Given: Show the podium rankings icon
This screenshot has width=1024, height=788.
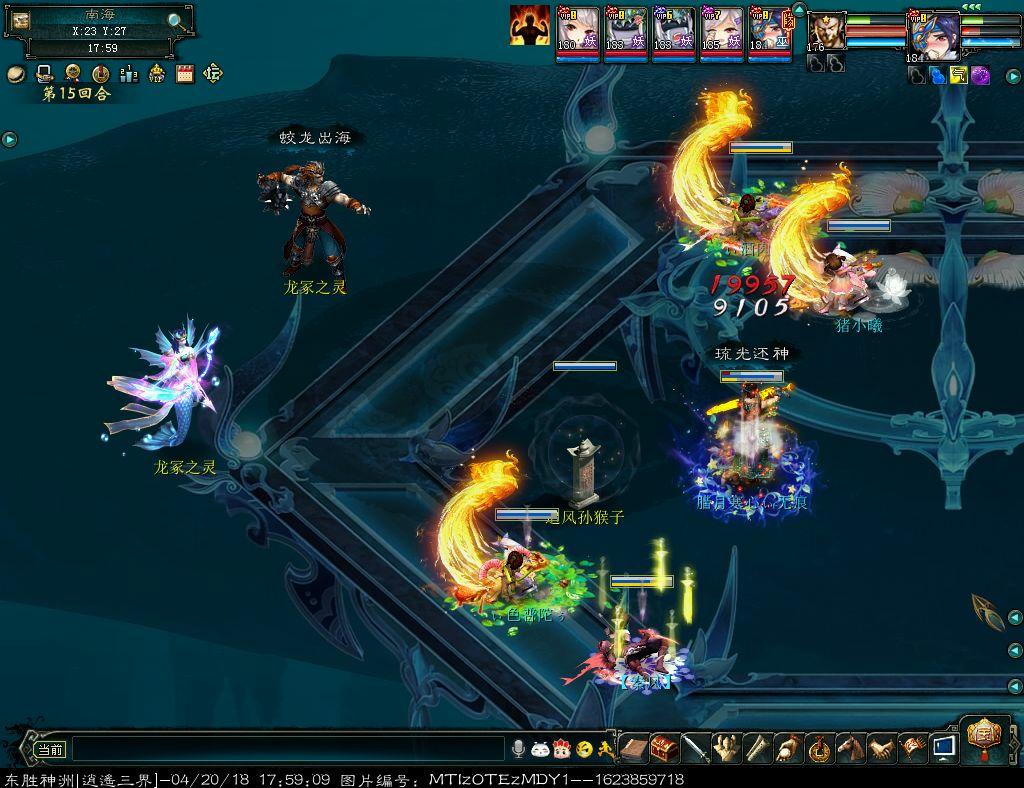Looking at the screenshot, I should pos(129,73).
